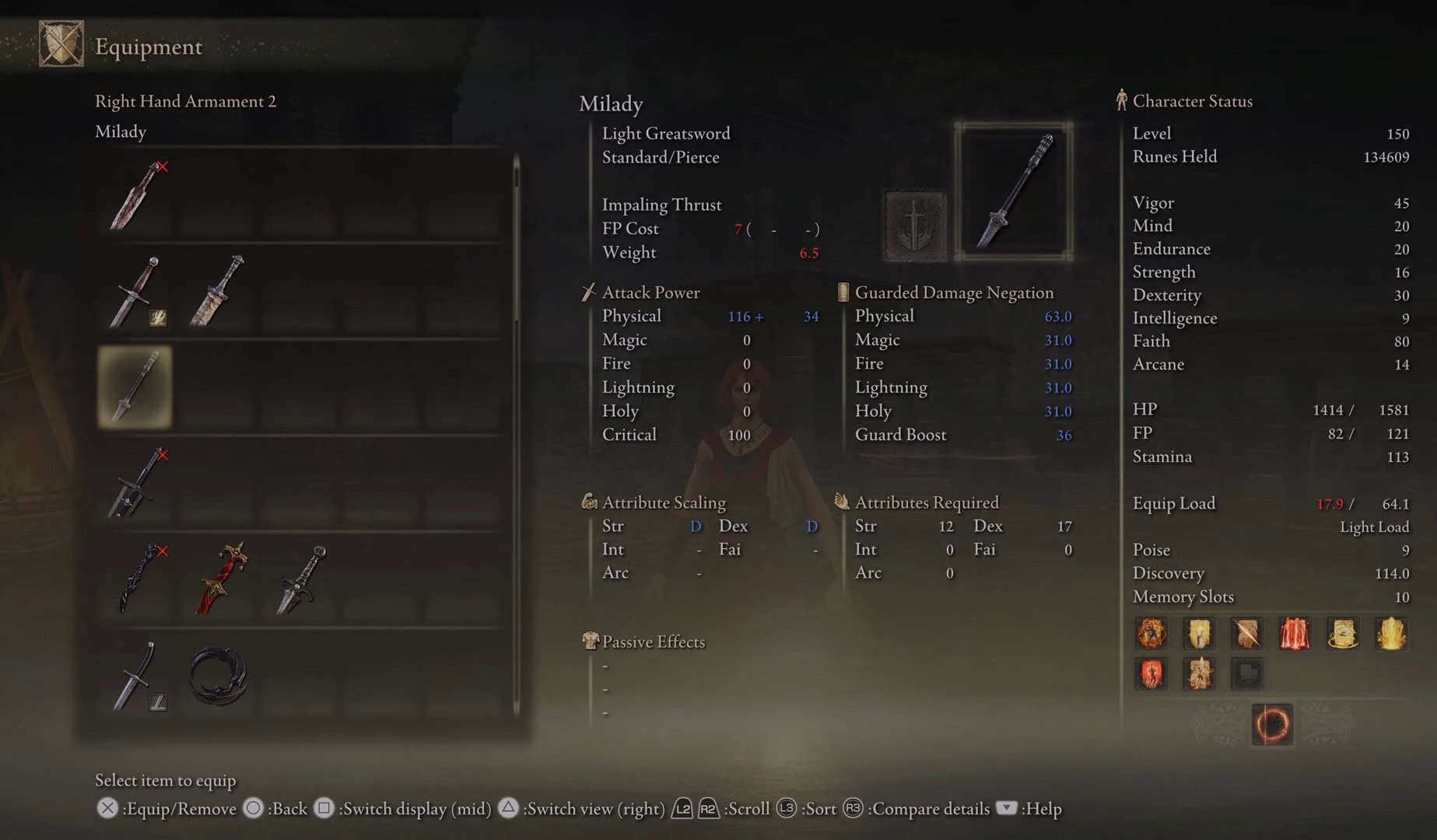The image size is (1437, 840).
Task: Click the golden spear incantation icon
Action: pyautogui.click(x=1247, y=634)
